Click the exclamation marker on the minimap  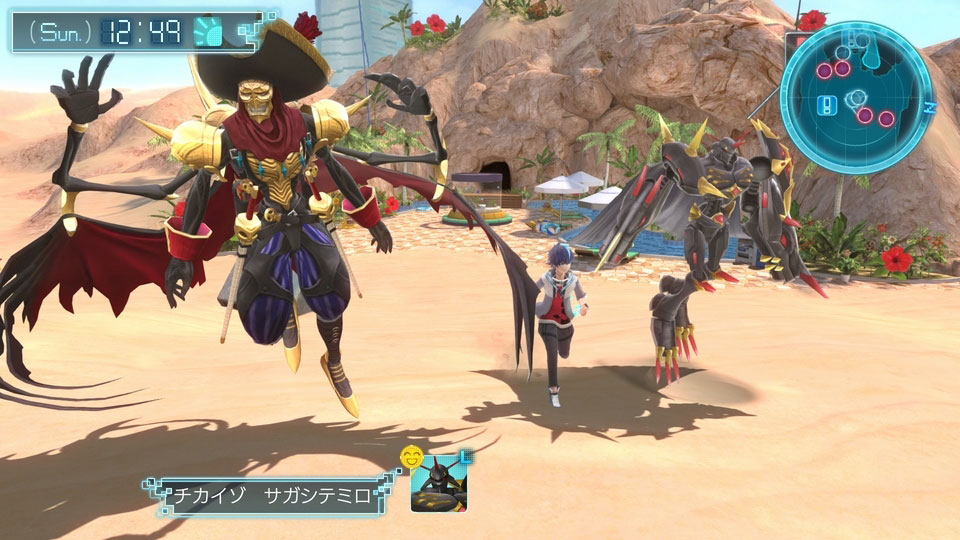pos(829,104)
